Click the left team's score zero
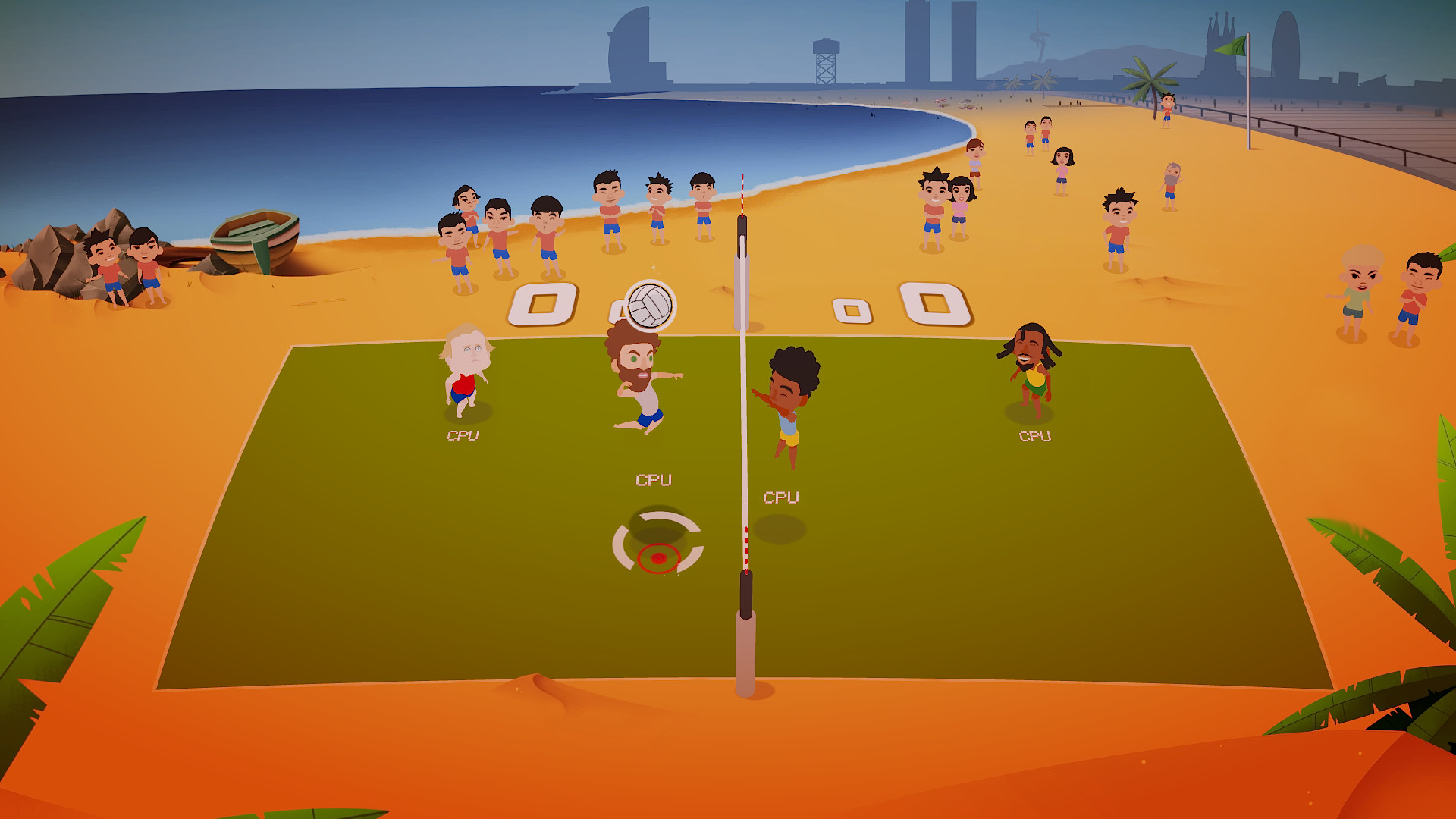The height and width of the screenshot is (819, 1456). [x=543, y=304]
